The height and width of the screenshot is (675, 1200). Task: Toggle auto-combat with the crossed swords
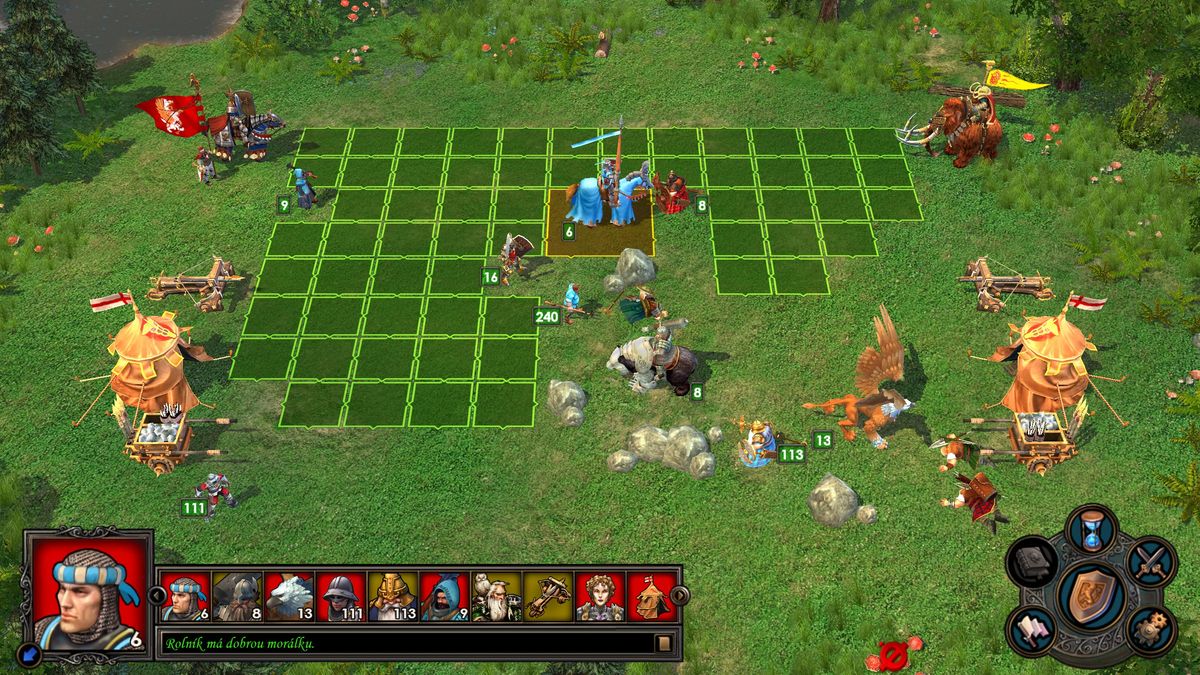(x=1152, y=560)
